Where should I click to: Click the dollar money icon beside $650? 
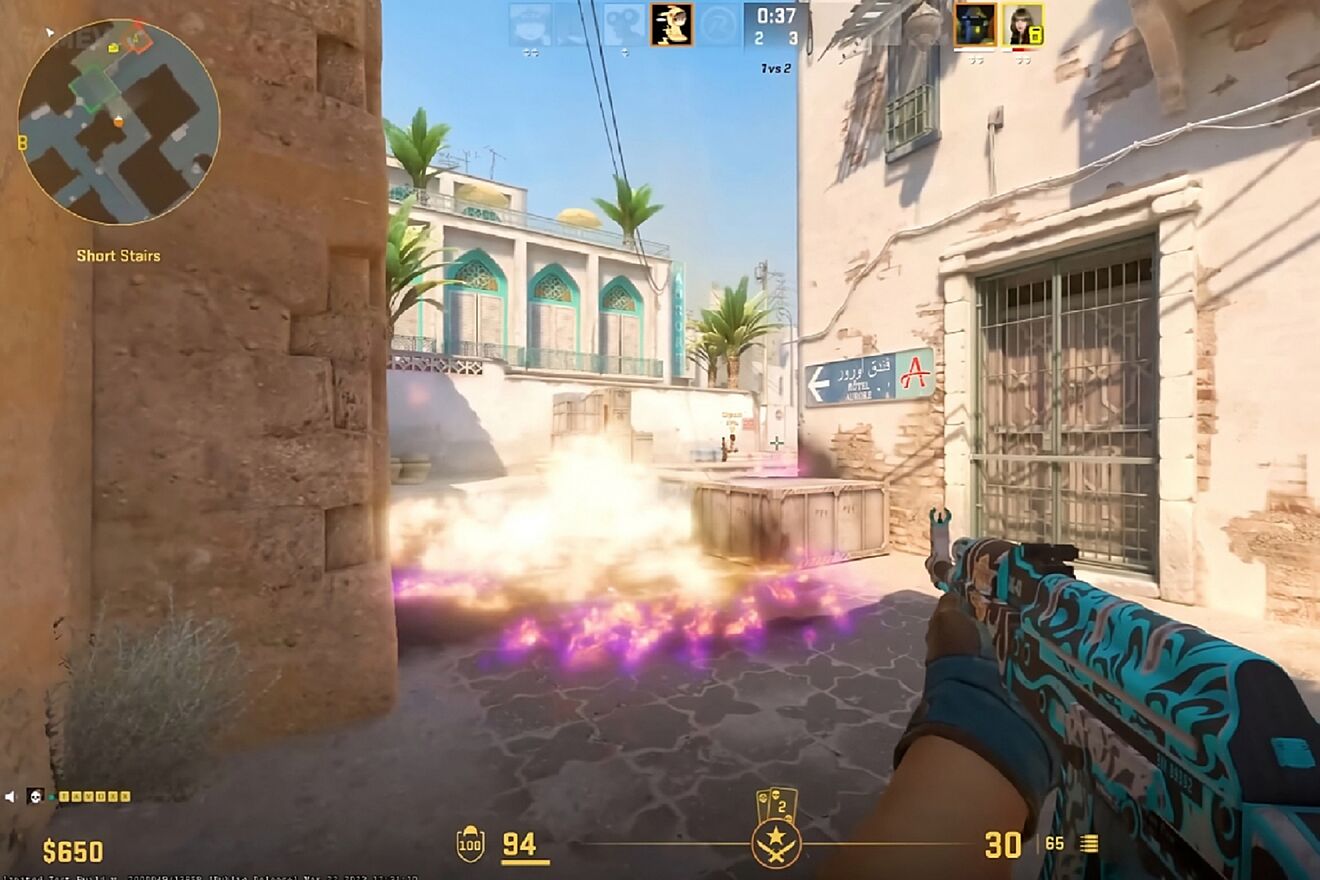[x=48, y=850]
